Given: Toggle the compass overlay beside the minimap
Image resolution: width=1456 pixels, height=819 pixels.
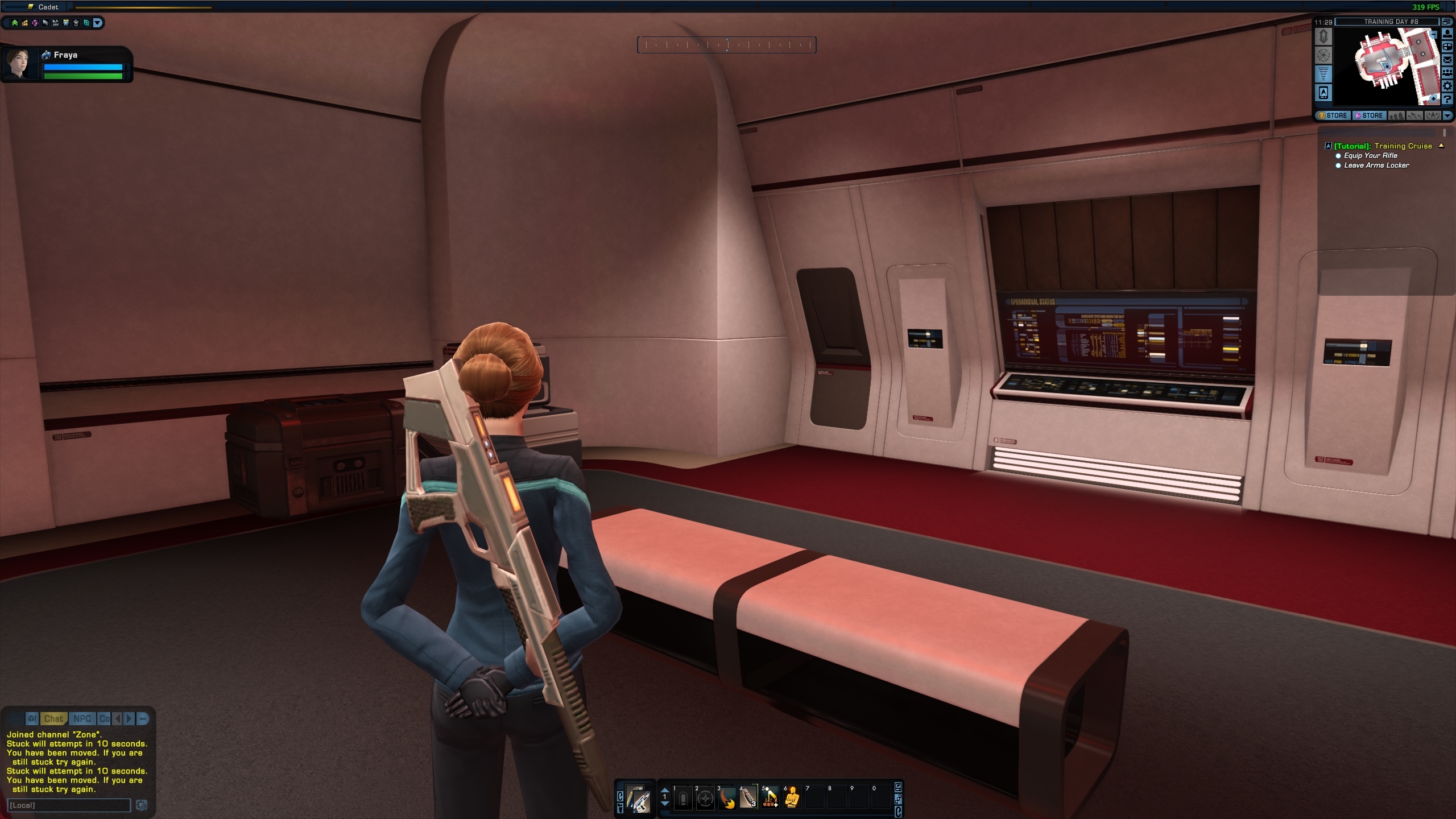Looking at the screenshot, I should pos(1323,55).
